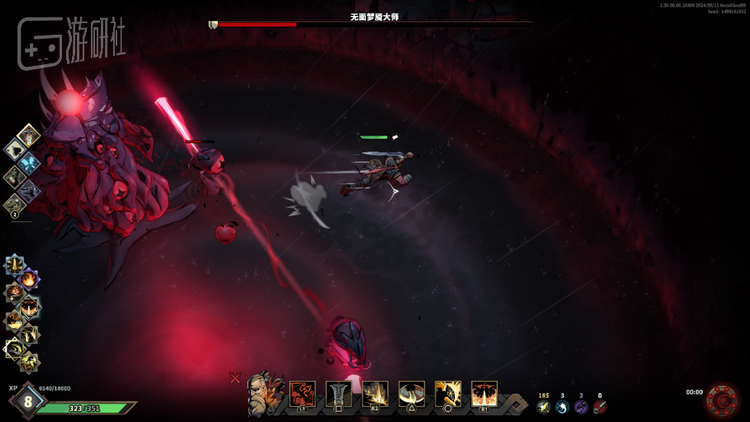Activate the red swirl skill icon

pos(302,394)
